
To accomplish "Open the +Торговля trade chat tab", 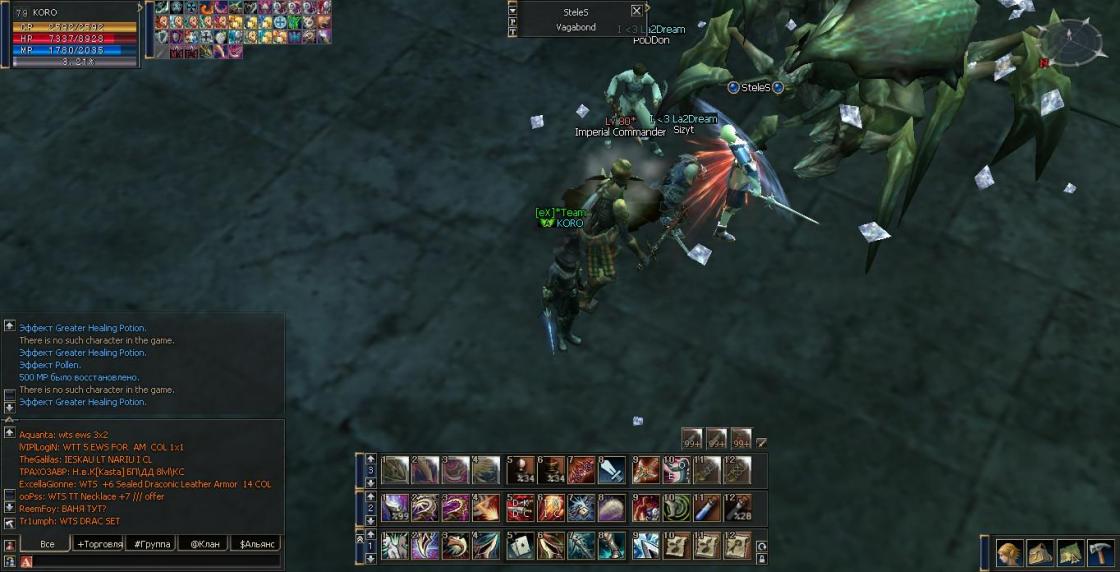I will pos(99,544).
